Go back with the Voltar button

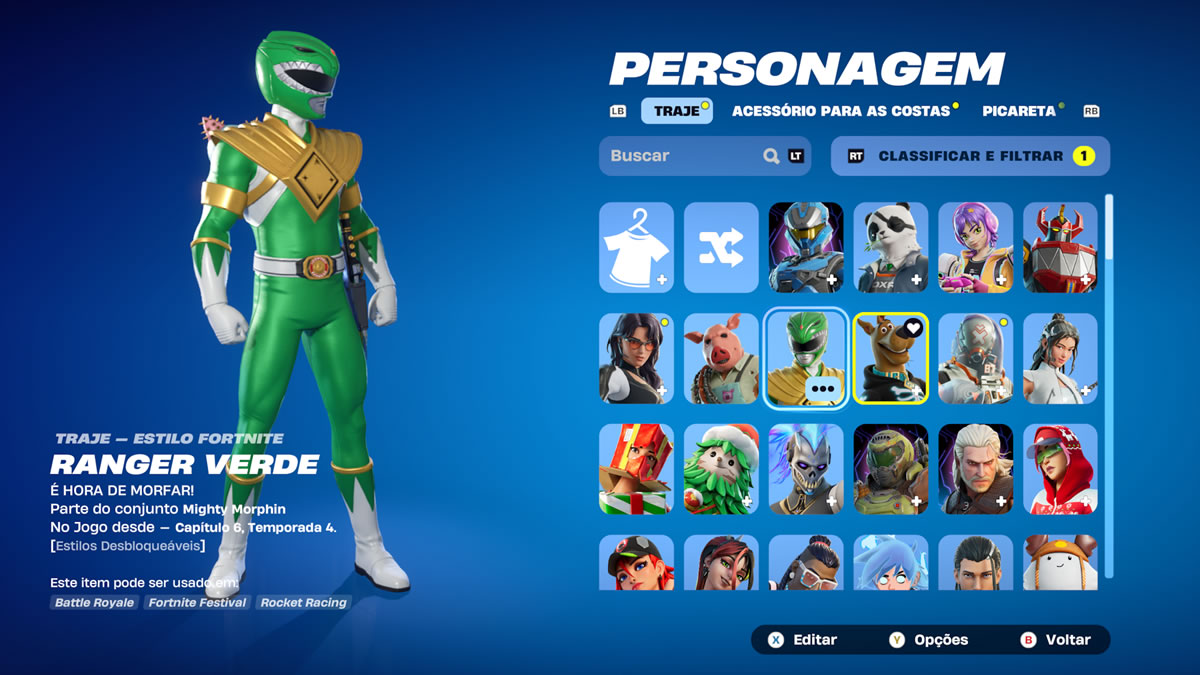pyautogui.click(x=1056, y=640)
